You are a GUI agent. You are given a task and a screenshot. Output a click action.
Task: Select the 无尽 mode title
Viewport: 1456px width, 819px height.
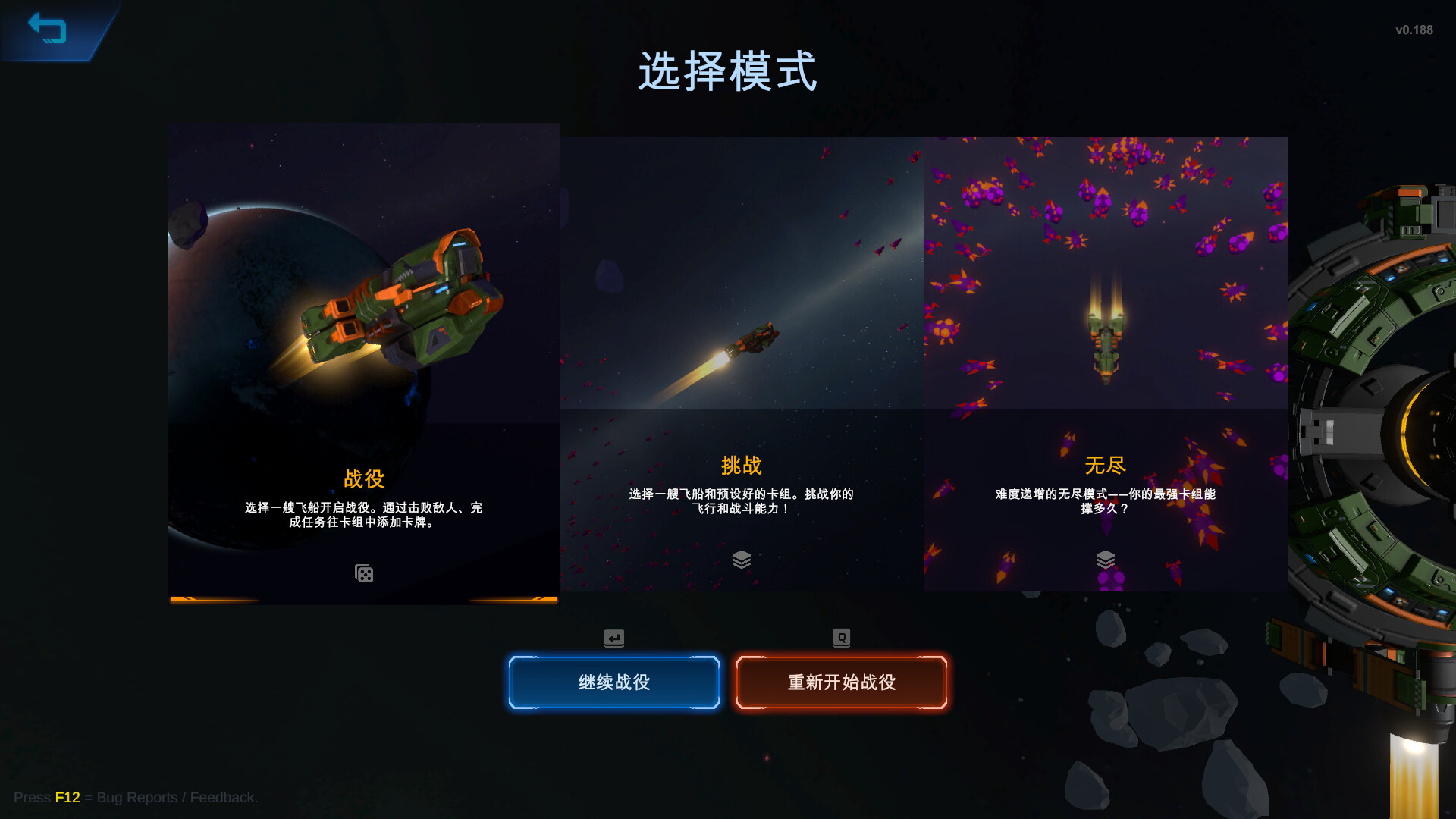pyautogui.click(x=1106, y=463)
